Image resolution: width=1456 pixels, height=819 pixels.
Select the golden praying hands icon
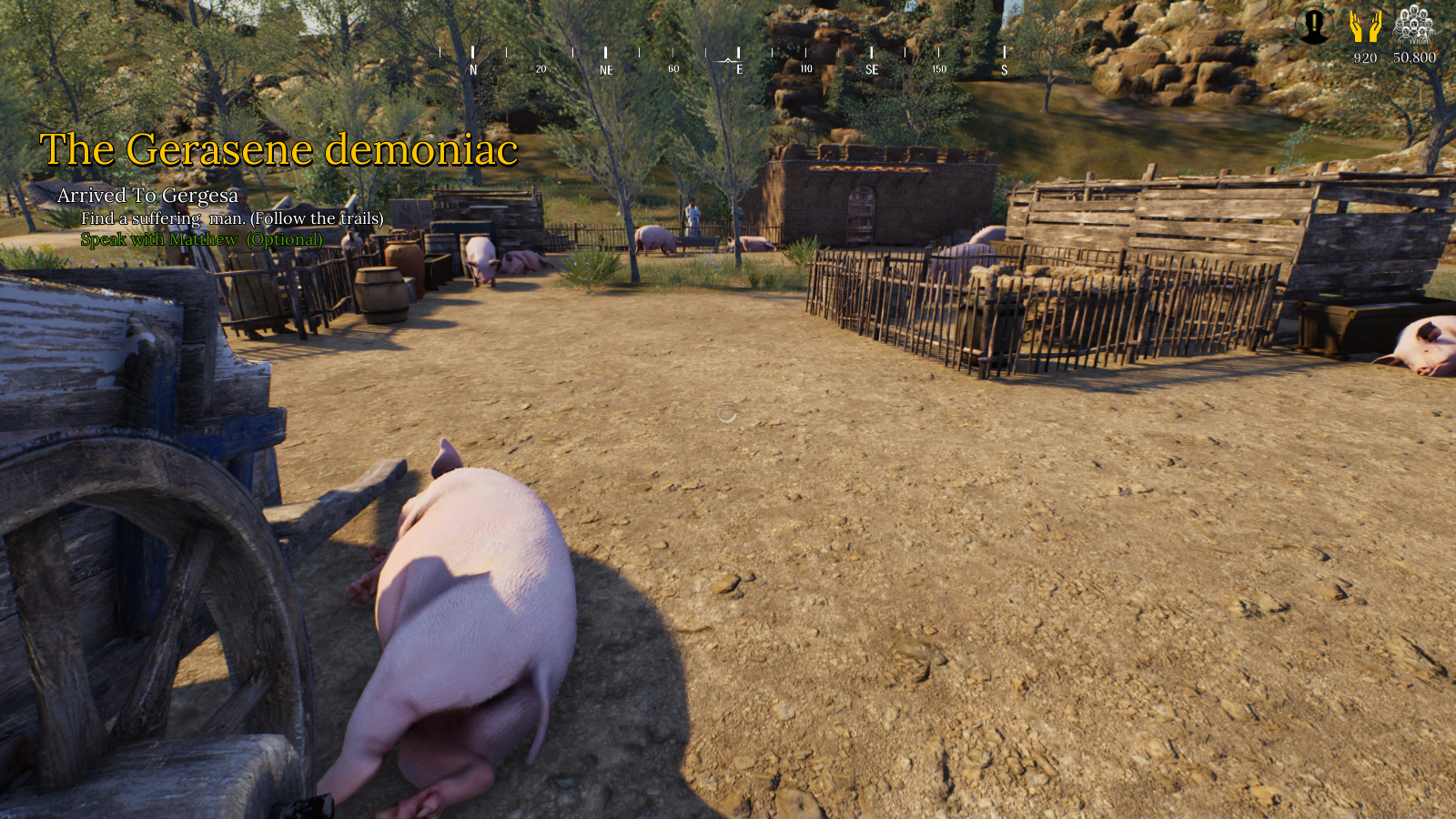pos(1365,25)
